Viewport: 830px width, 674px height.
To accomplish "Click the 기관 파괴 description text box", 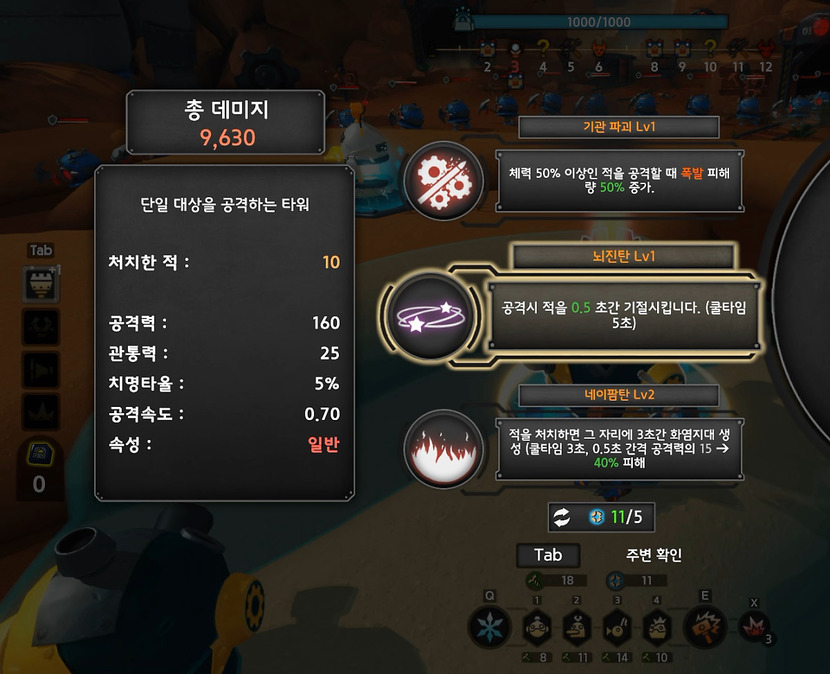I will [610, 181].
